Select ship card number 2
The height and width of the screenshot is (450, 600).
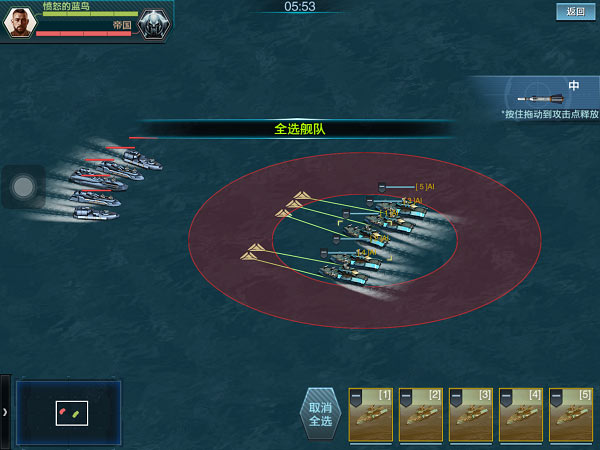click(420, 415)
